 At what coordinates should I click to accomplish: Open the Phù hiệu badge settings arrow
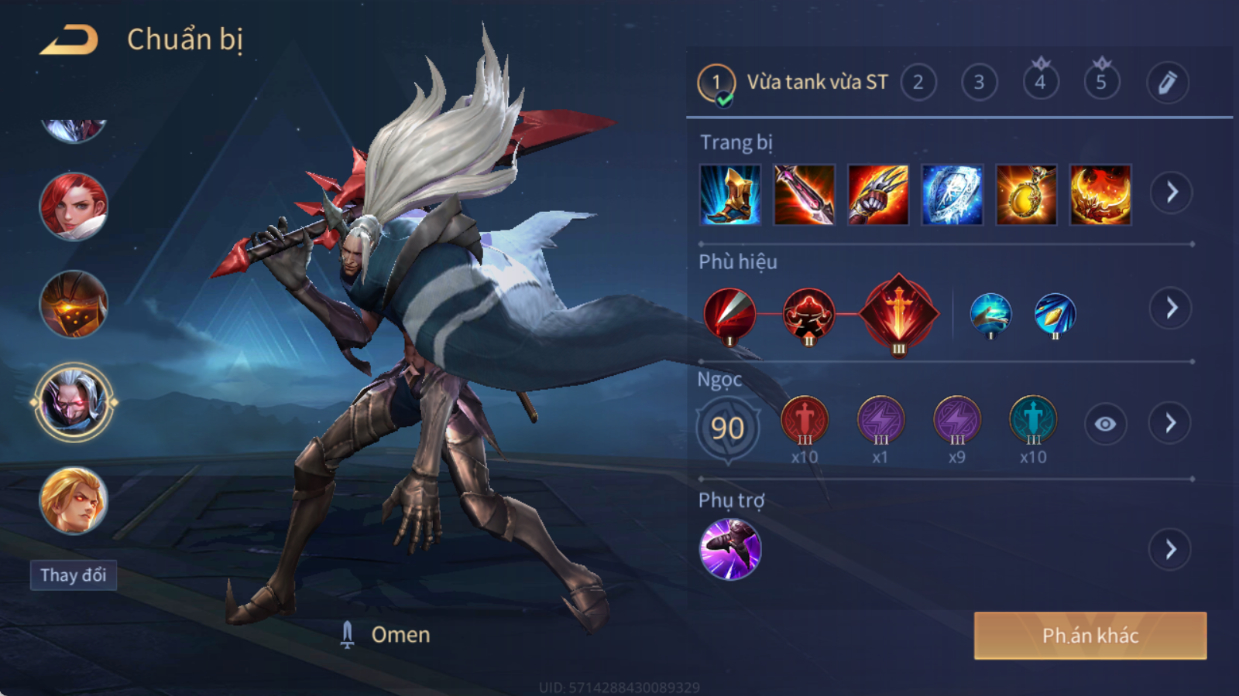click(1170, 308)
